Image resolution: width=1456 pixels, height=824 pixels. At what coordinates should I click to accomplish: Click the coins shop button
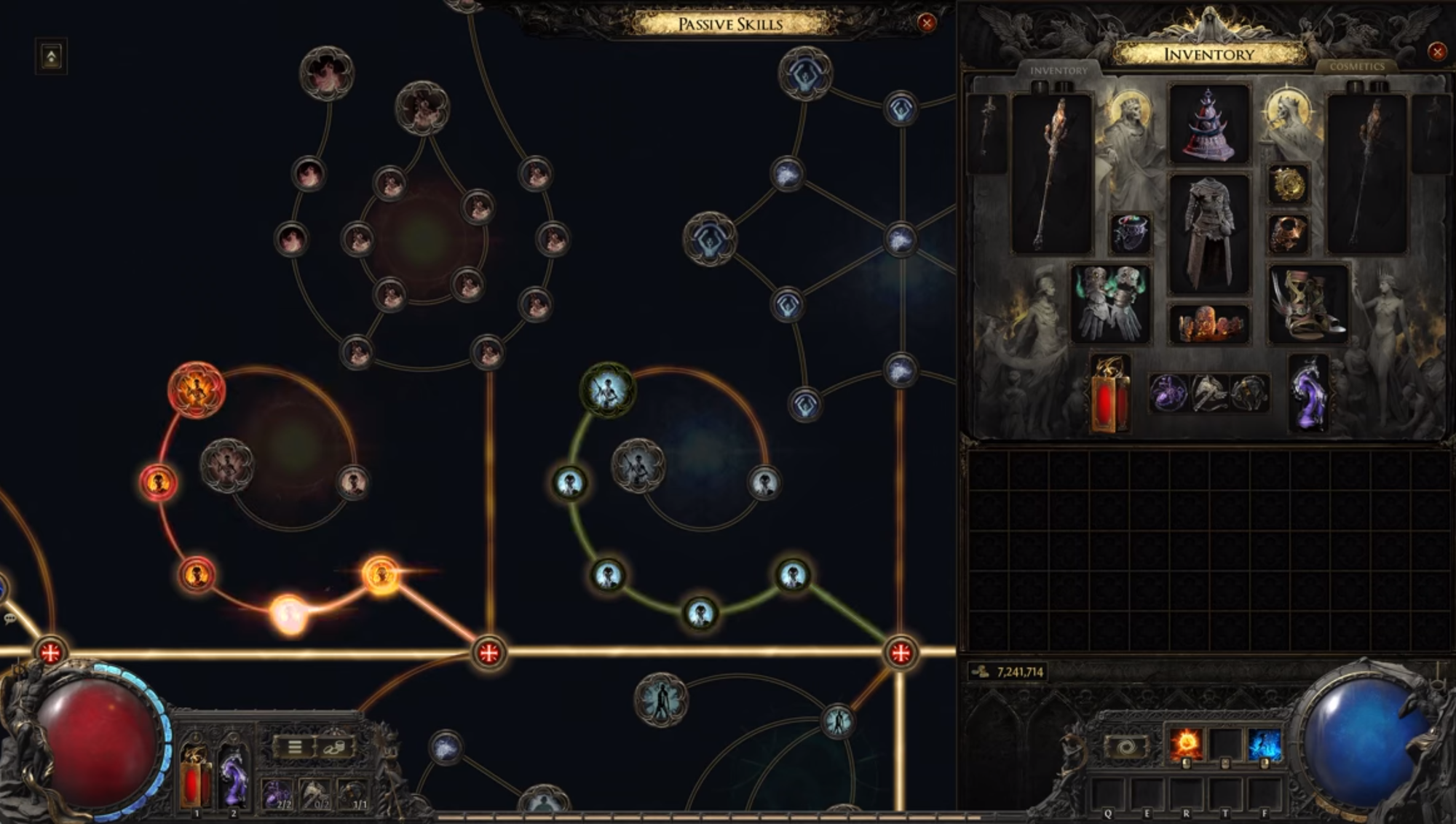point(334,748)
